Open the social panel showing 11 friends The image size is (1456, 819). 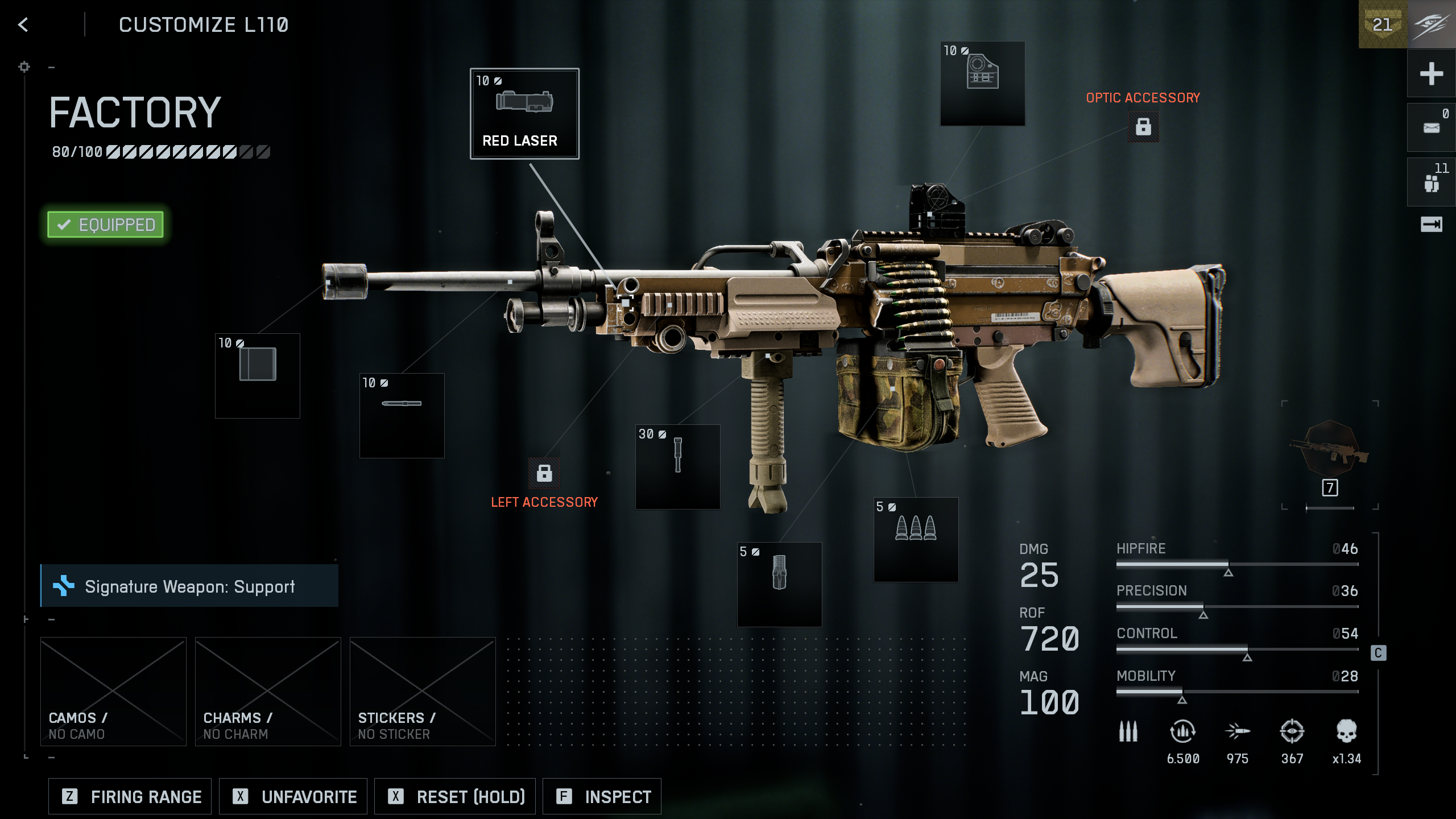(1431, 181)
